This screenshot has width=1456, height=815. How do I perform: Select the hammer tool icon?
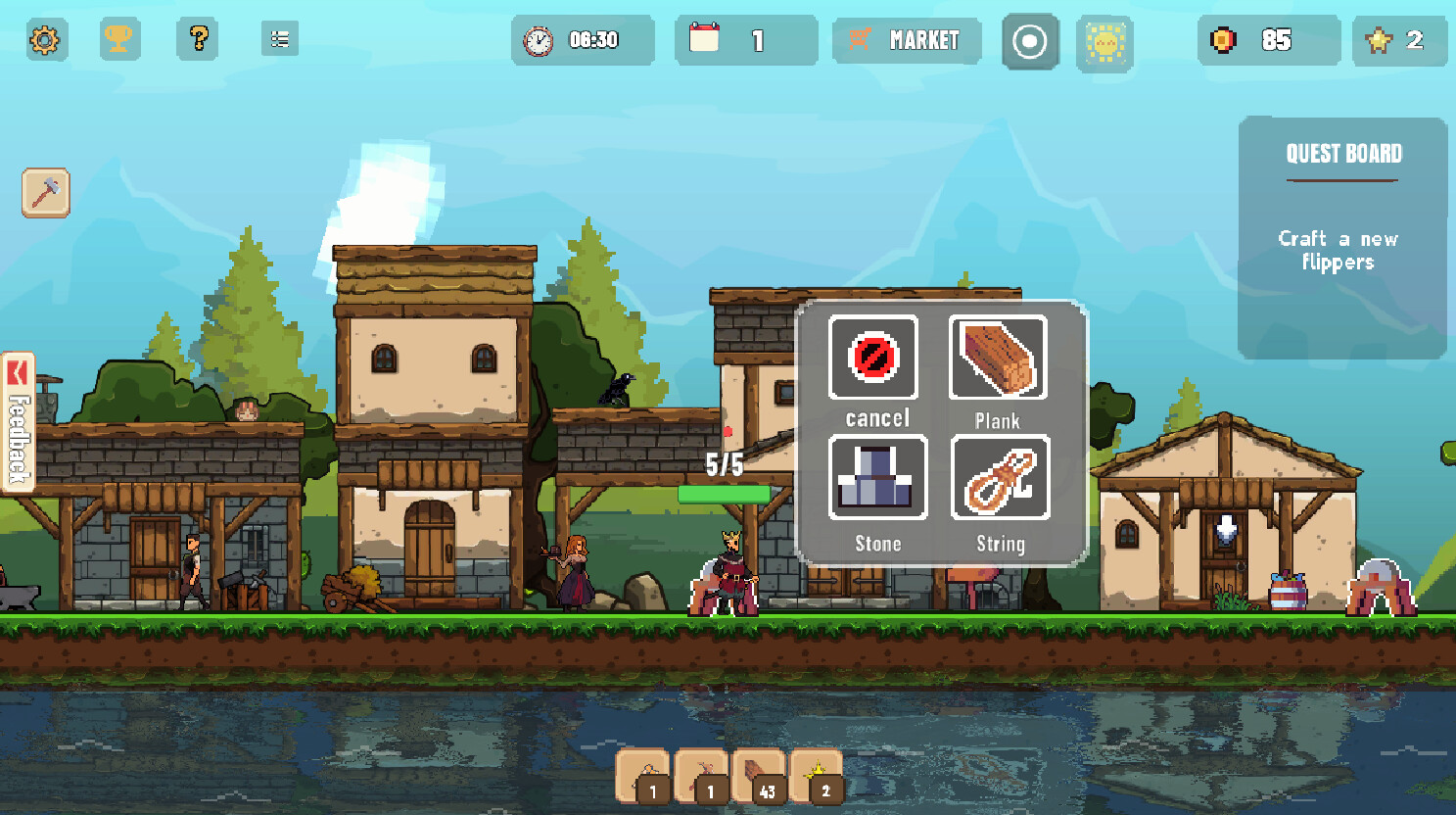(44, 192)
